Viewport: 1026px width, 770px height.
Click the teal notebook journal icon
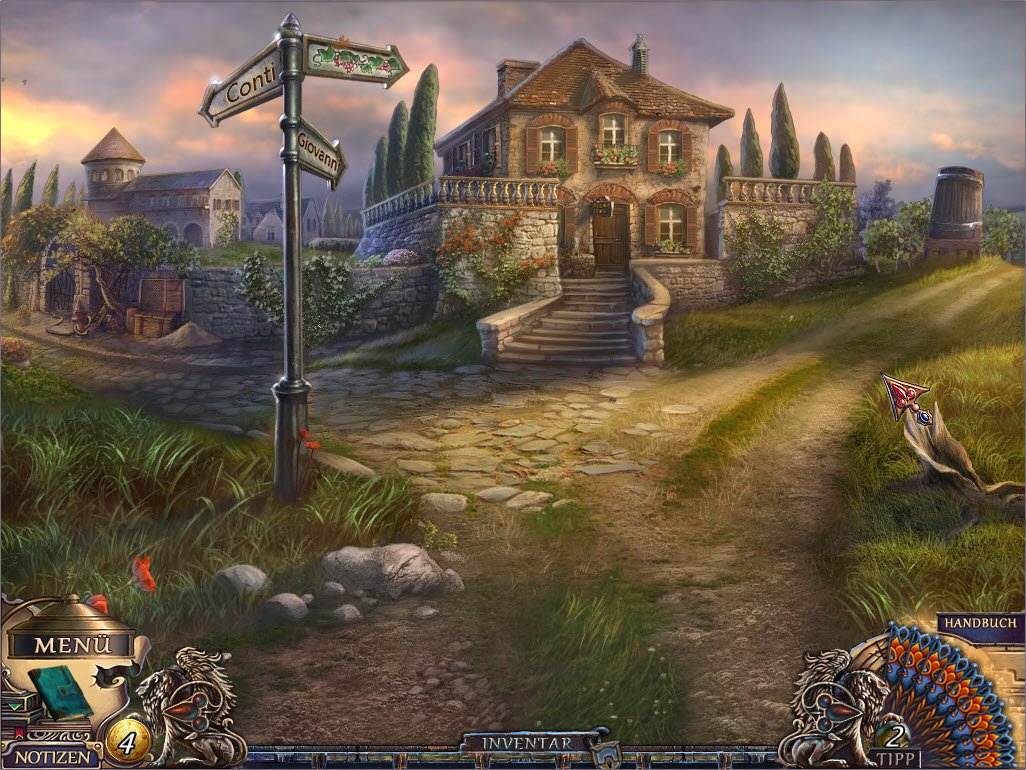pos(60,691)
